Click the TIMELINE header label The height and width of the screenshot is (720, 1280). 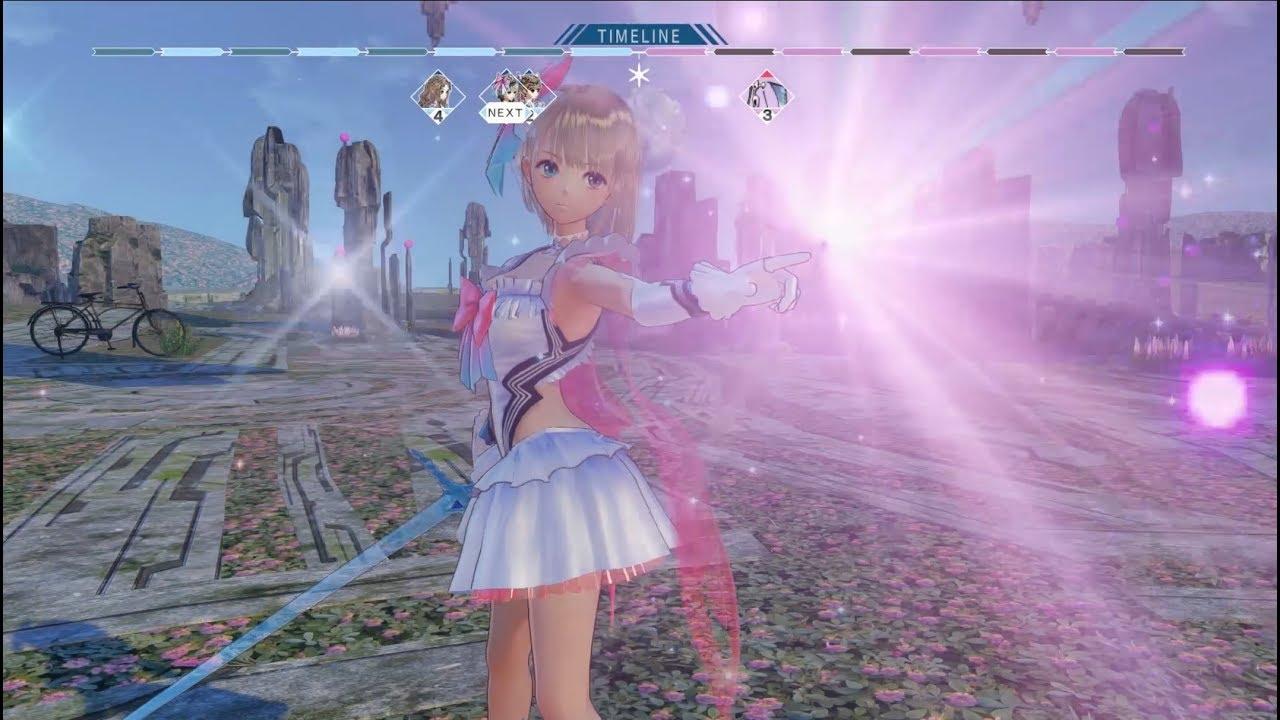coord(638,36)
